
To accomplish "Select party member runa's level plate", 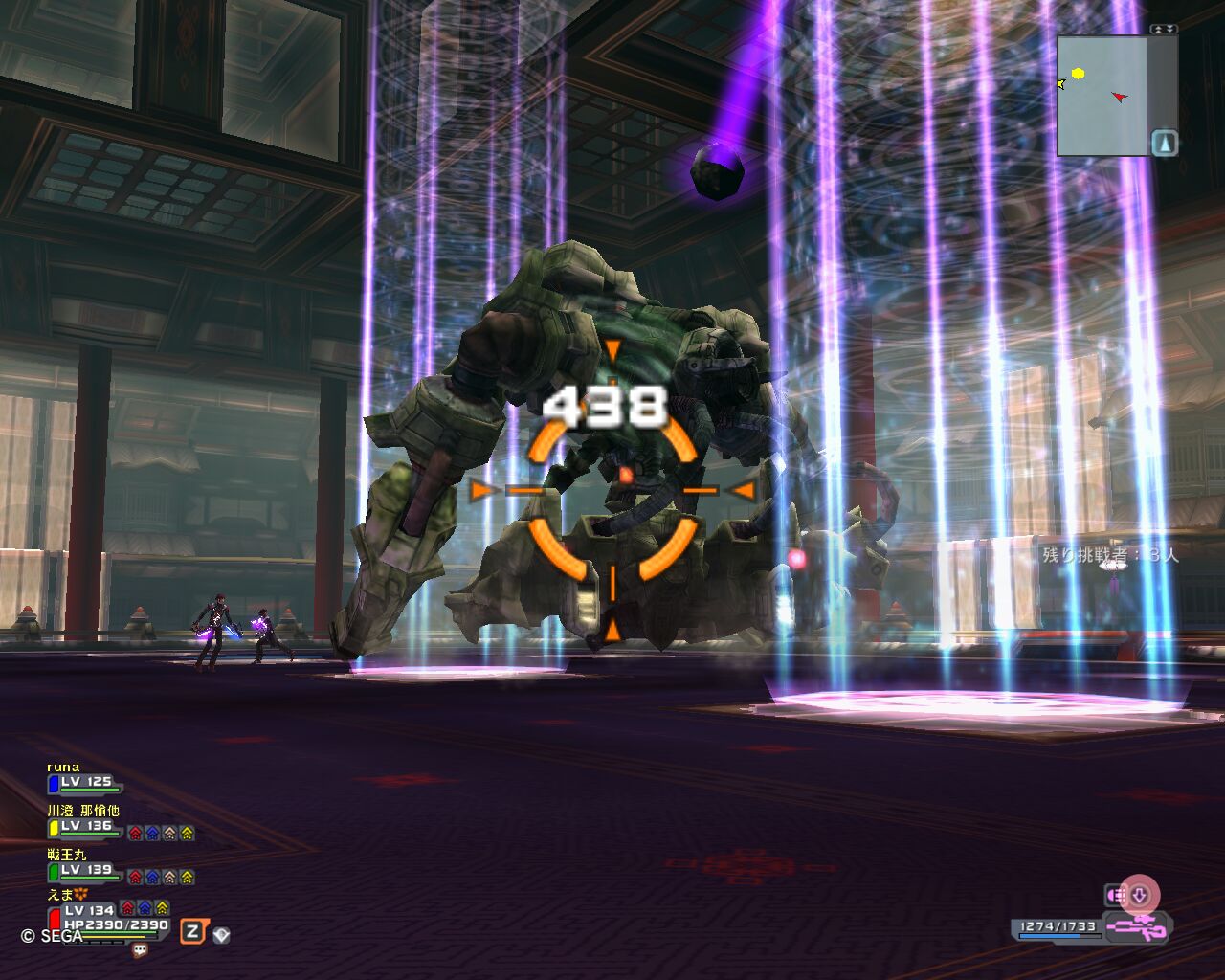I will point(85,783).
